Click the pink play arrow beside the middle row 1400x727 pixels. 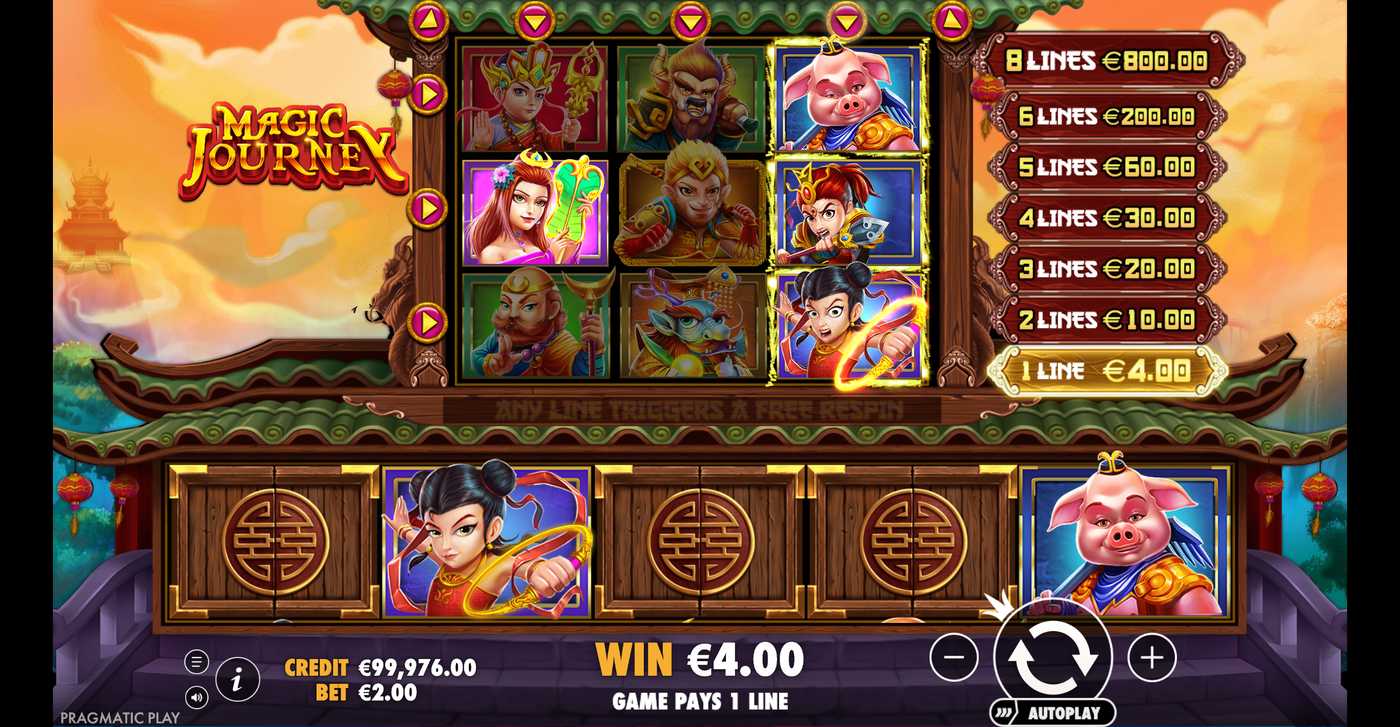tap(428, 210)
